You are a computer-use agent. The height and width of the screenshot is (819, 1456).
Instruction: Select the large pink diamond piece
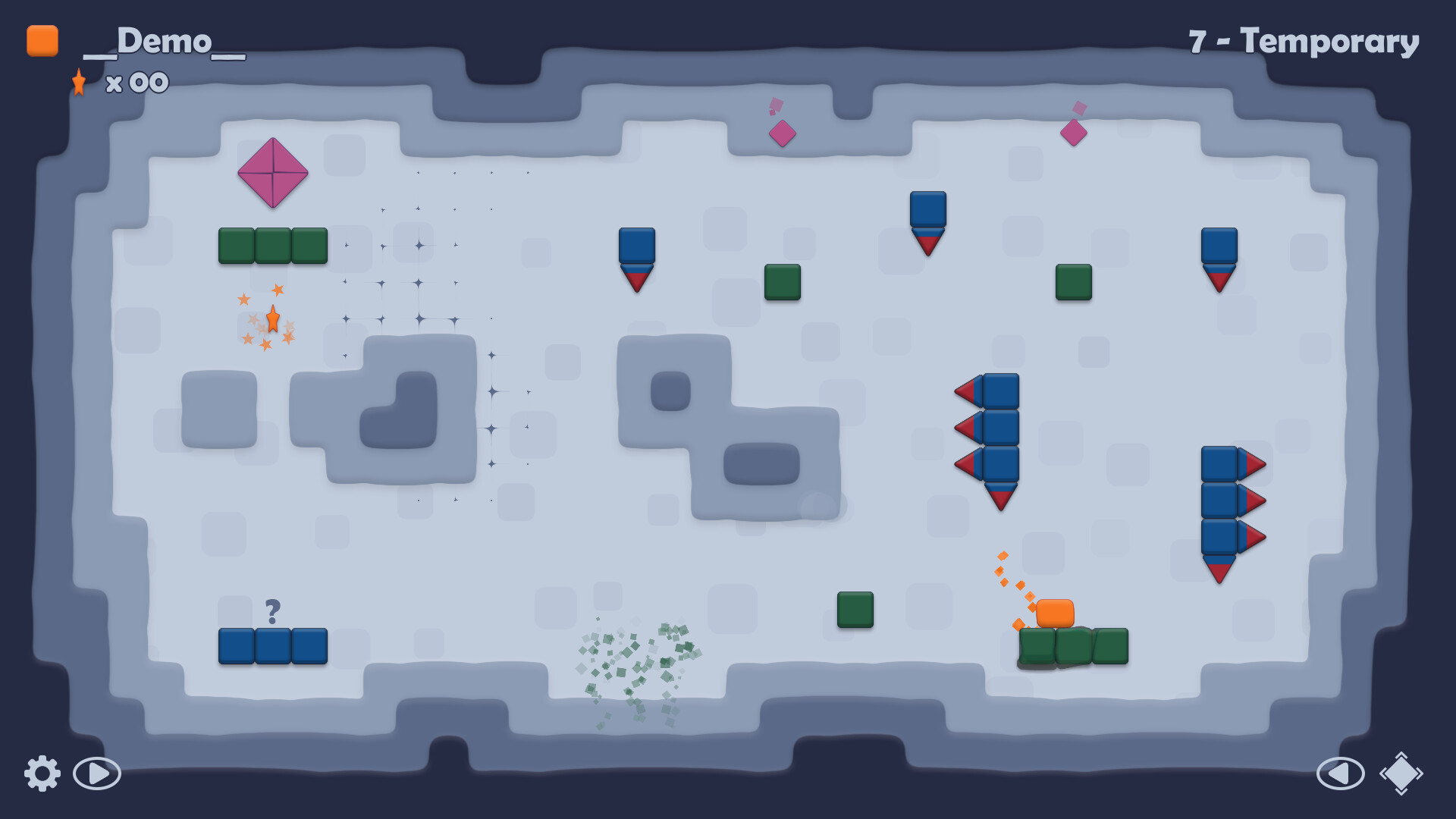point(272,174)
